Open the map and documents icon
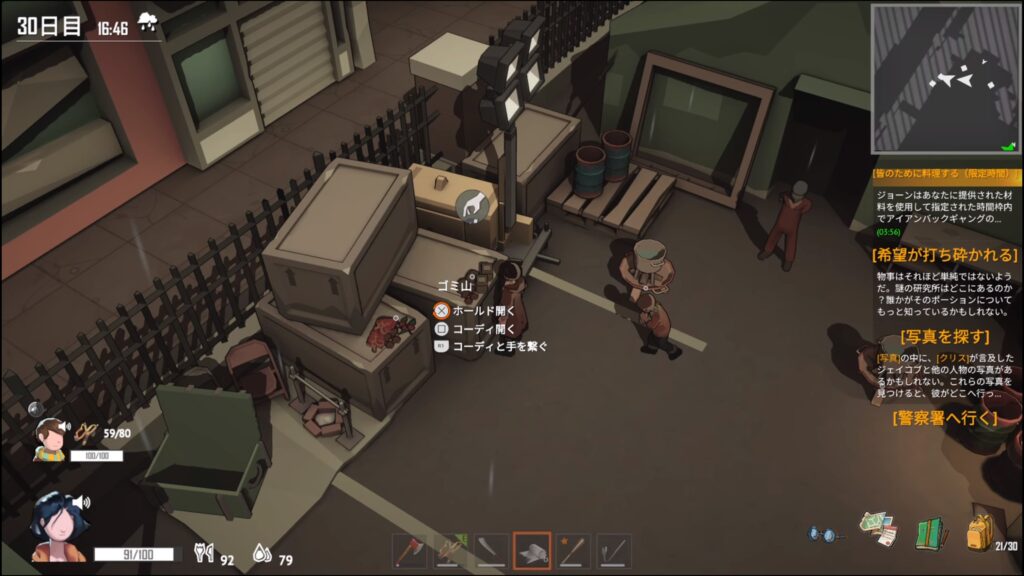The image size is (1024, 576). pyautogui.click(x=877, y=530)
